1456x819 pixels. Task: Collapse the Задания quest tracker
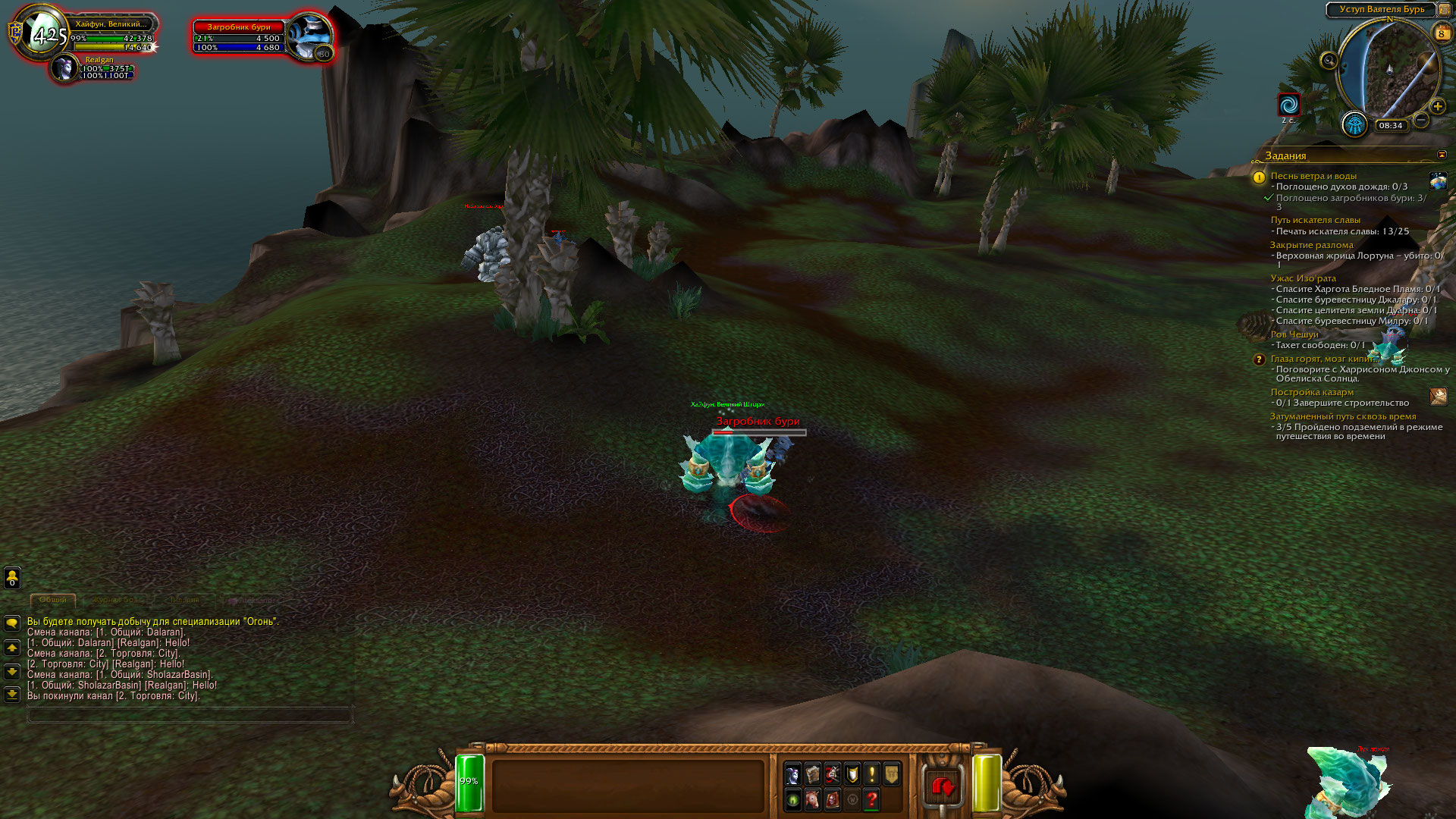click(x=1442, y=155)
